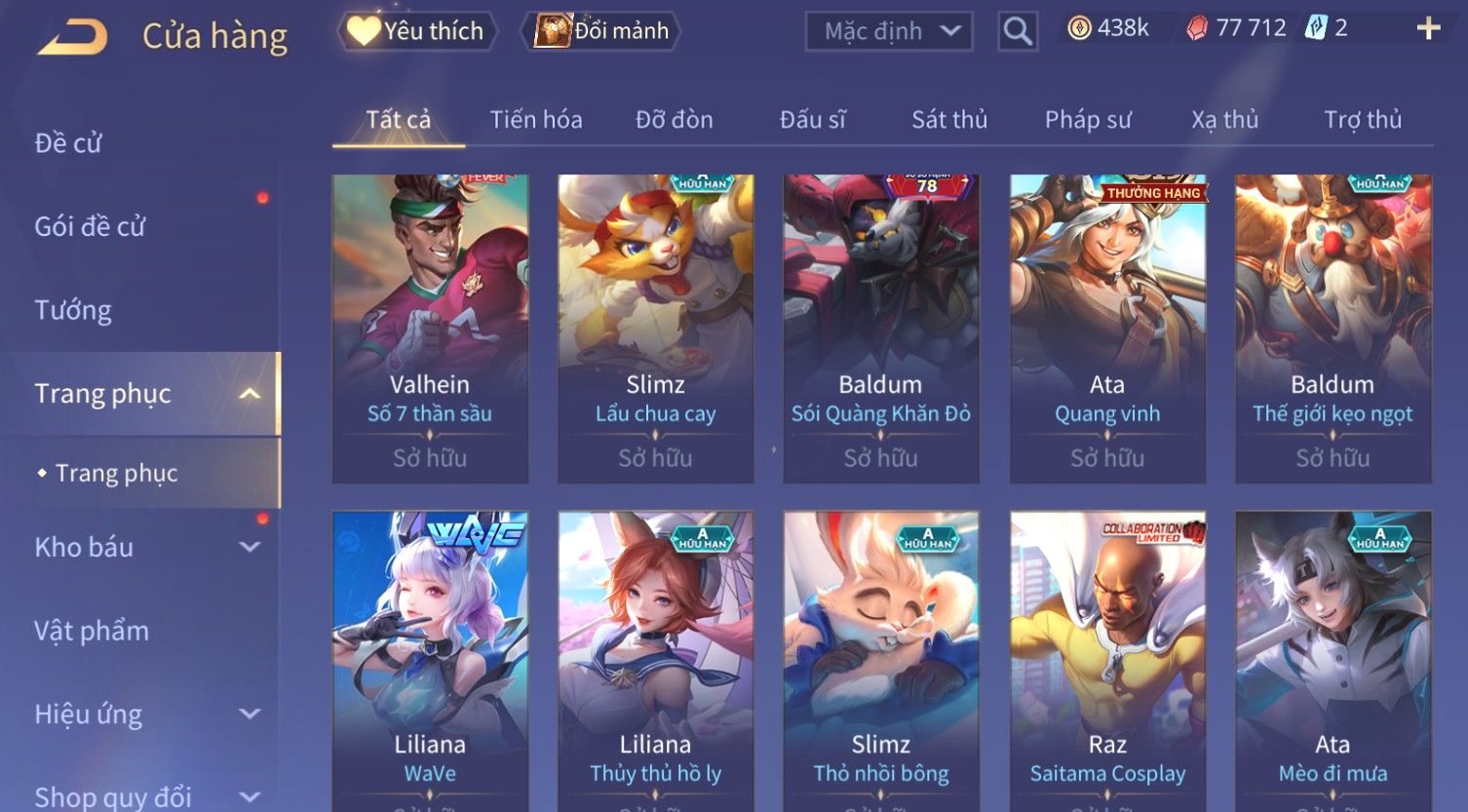
Task: Open the Đề cử menu entry
Action: click(68, 143)
